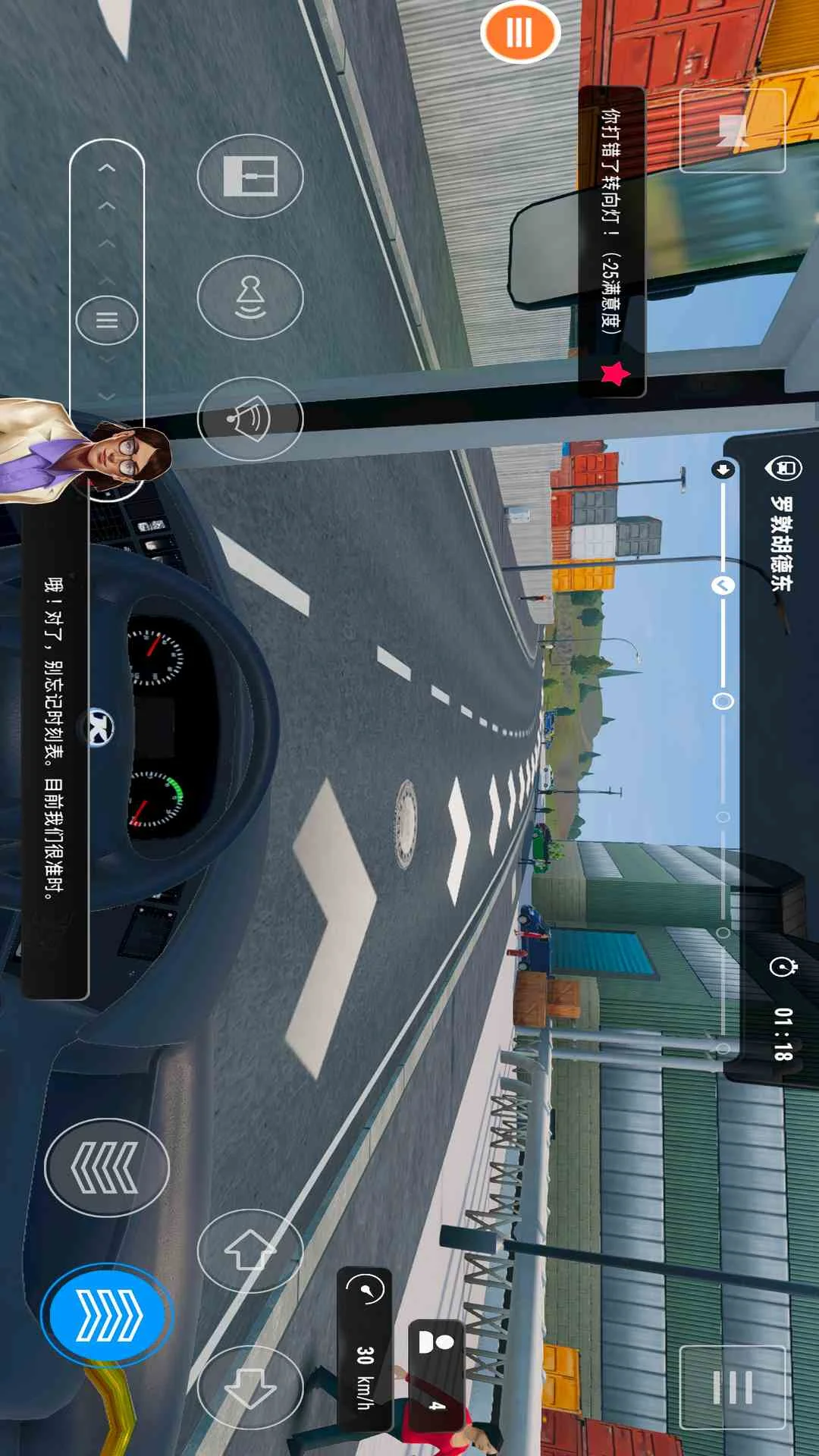Tap the square three-bar button in the corner

click(x=732, y=1387)
